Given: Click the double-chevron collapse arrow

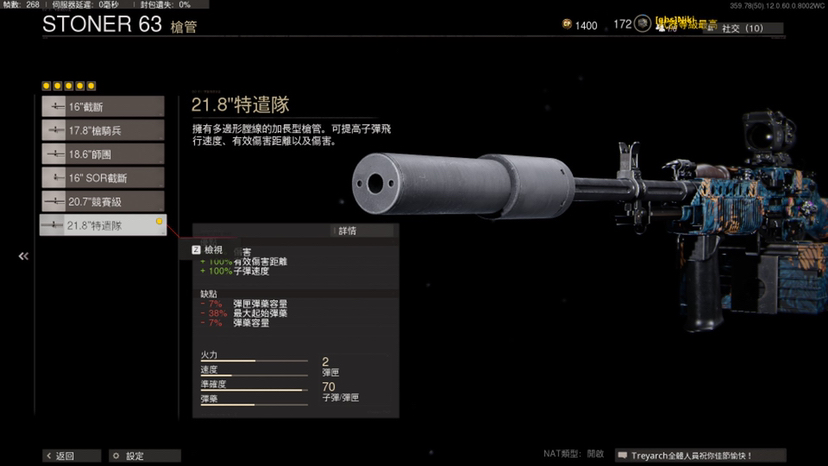Looking at the screenshot, I should (x=23, y=257).
